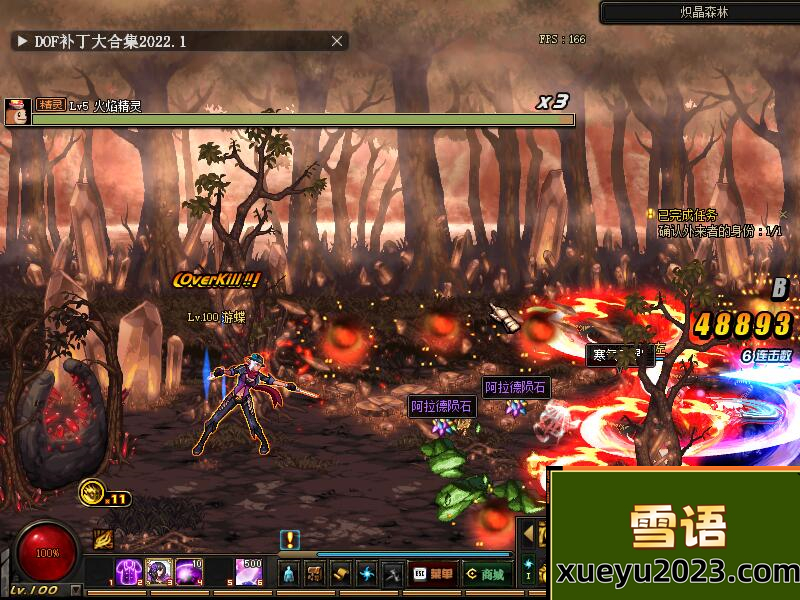Open the 商城 shop button
Viewport: 800px width, 600px height.
[486, 573]
